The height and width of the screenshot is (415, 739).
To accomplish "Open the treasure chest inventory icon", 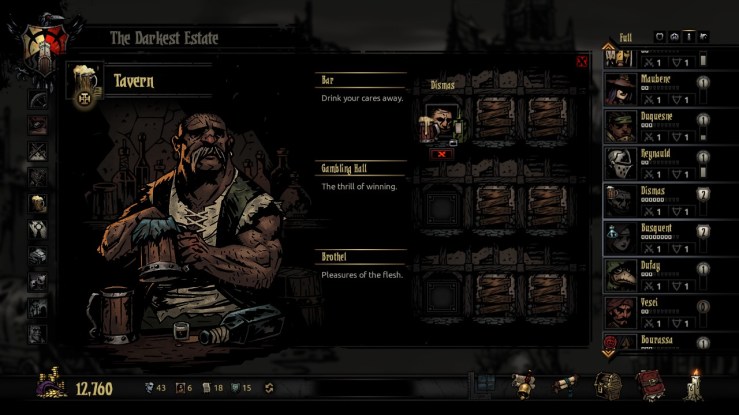I will tap(608, 385).
